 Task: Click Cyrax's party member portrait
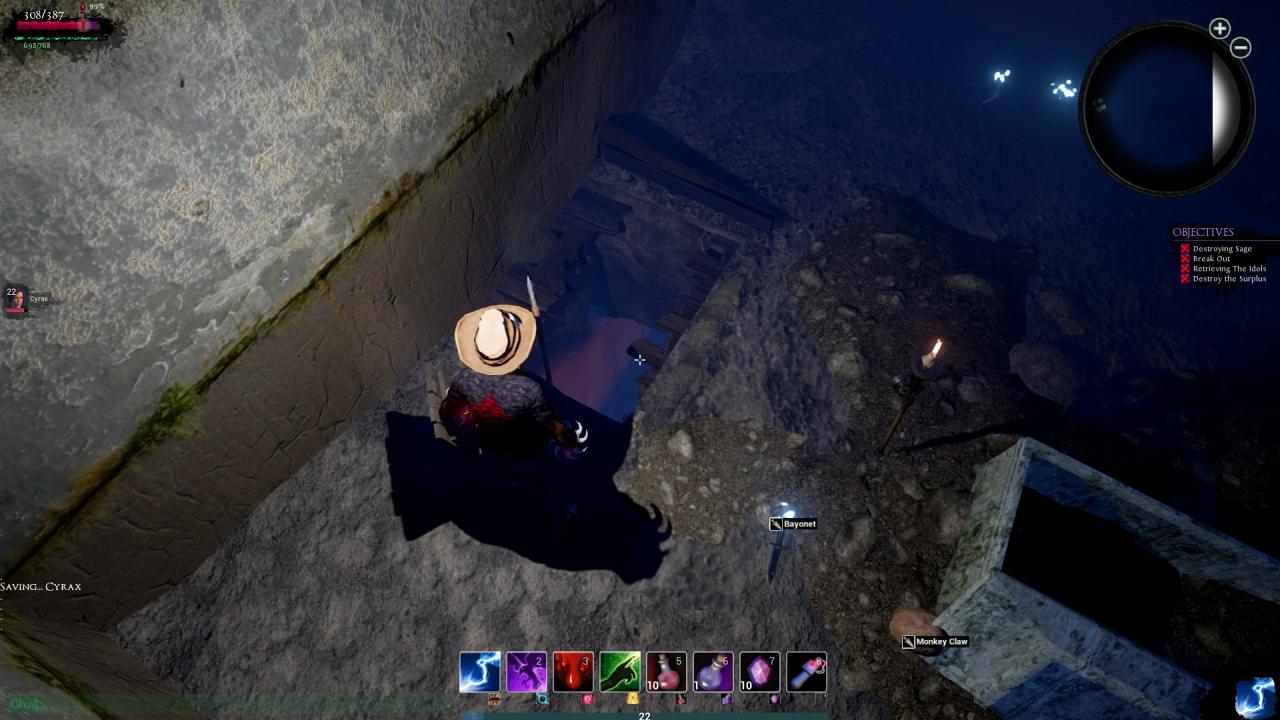click(15, 299)
